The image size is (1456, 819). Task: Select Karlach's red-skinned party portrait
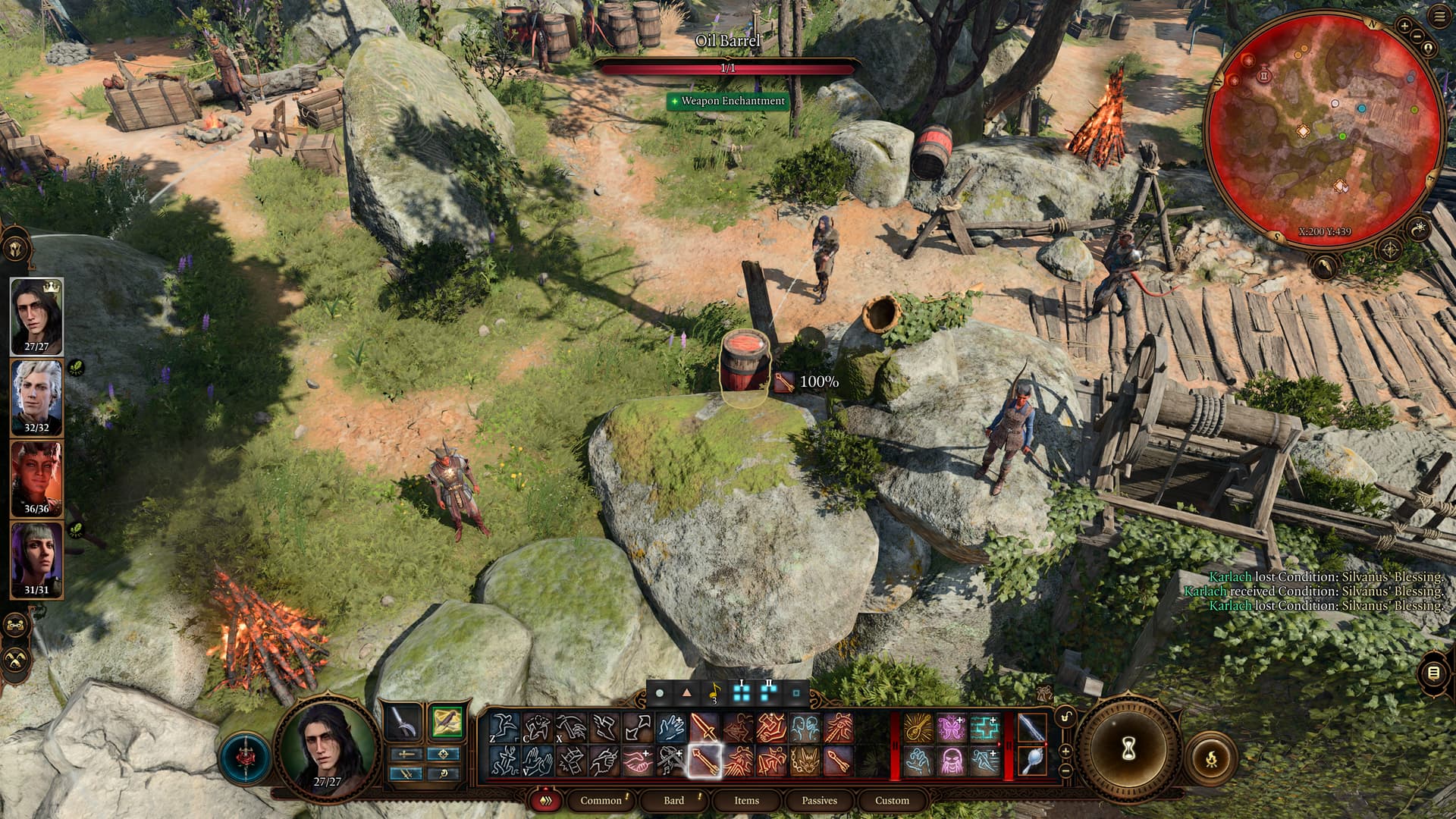pyautogui.click(x=36, y=478)
